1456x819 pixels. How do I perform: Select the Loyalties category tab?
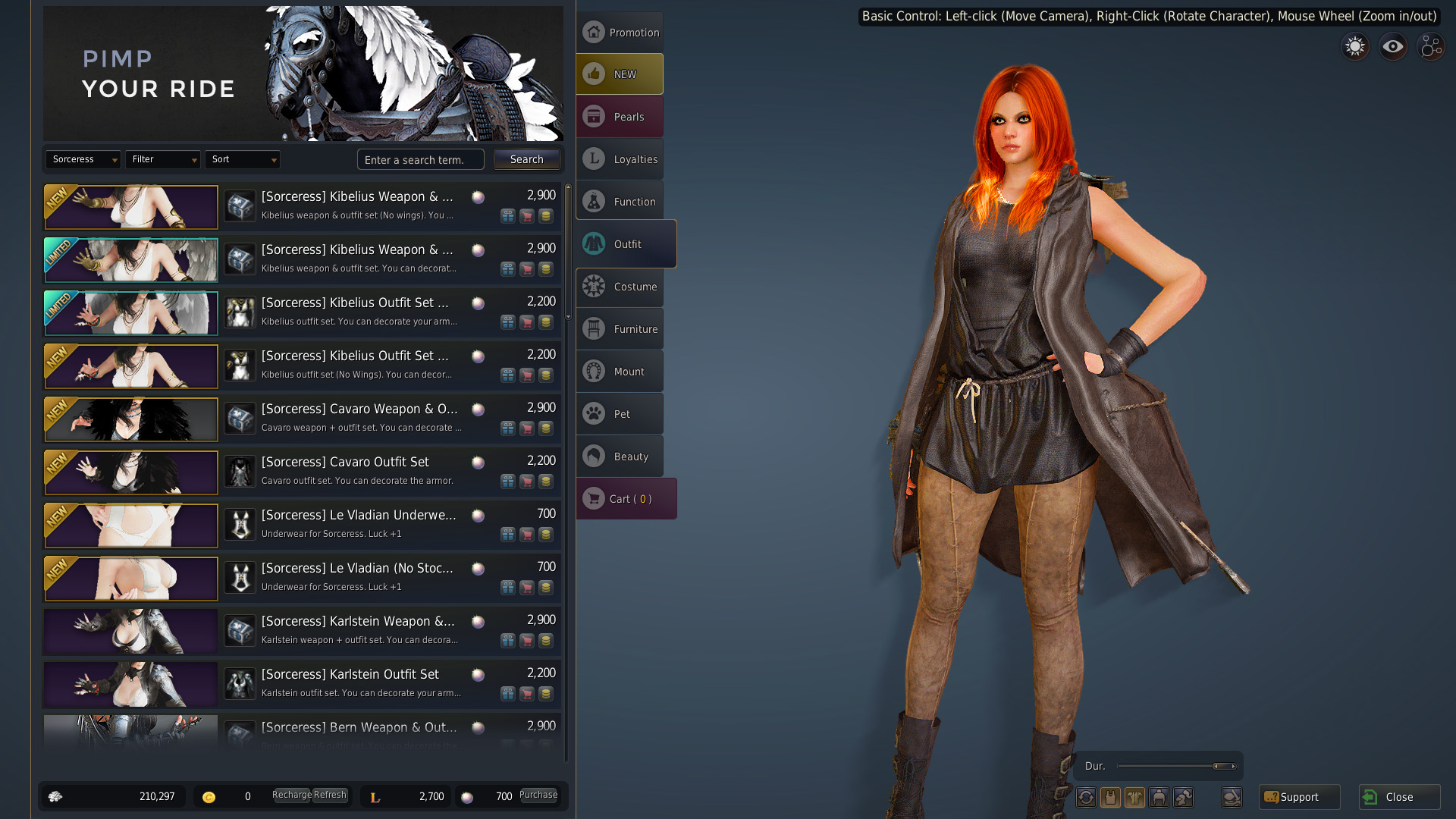(620, 159)
